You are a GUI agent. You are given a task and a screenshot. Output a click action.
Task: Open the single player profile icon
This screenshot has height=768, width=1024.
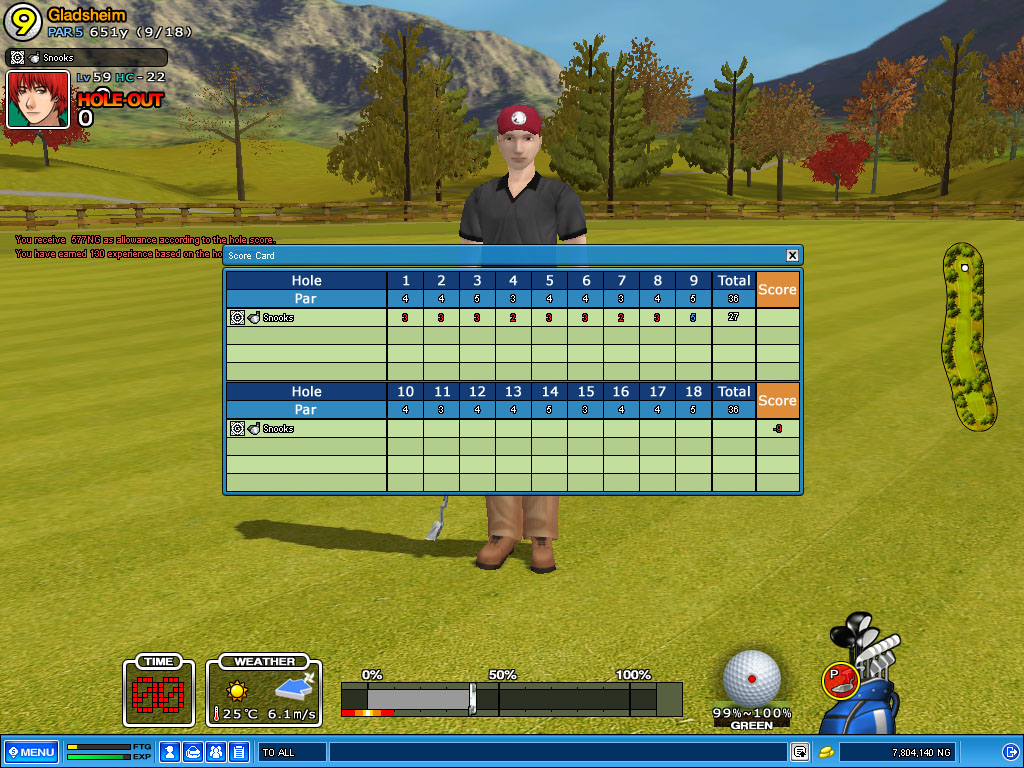(x=170, y=752)
